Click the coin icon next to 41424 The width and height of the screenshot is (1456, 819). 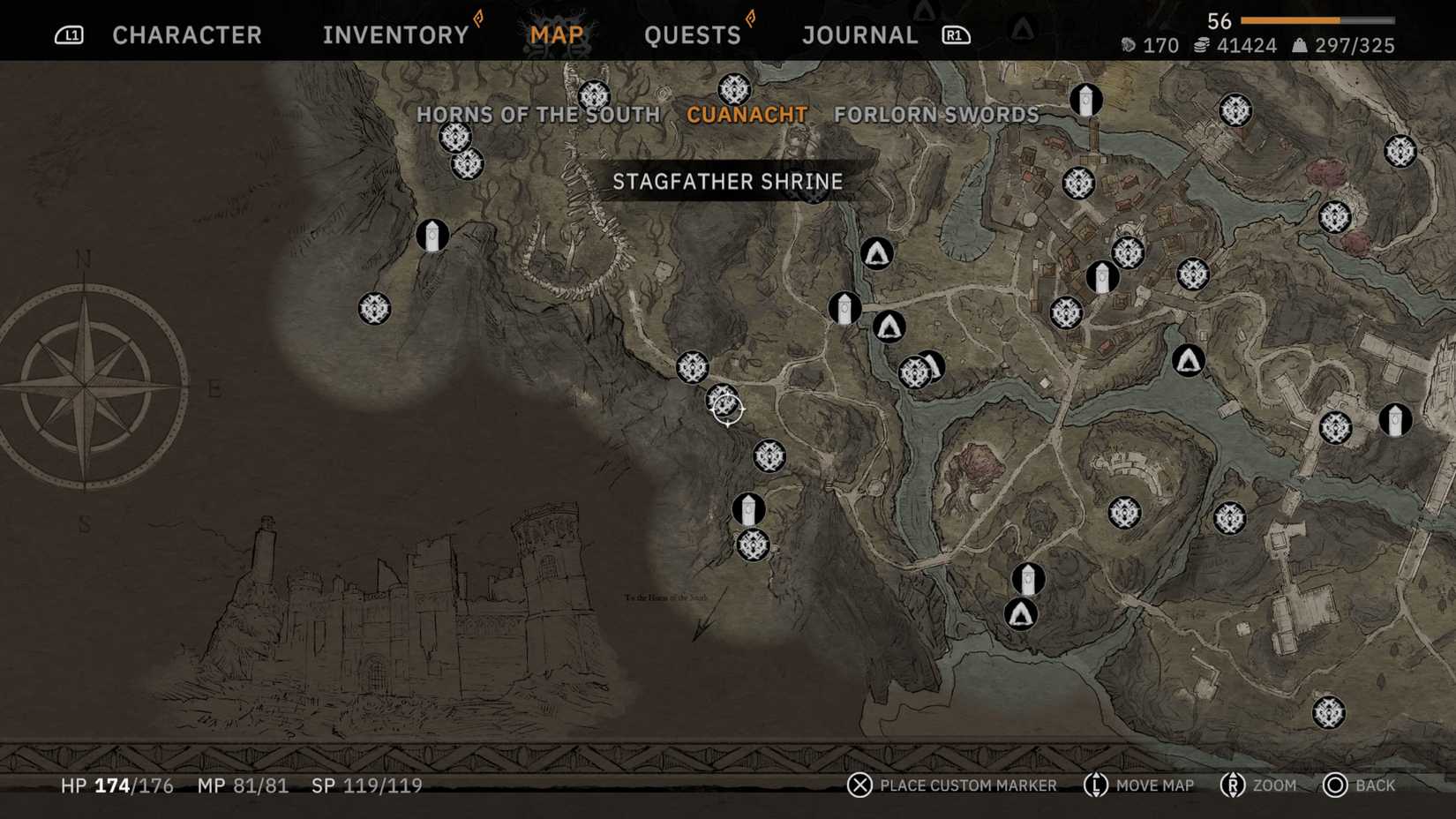[x=1201, y=45]
